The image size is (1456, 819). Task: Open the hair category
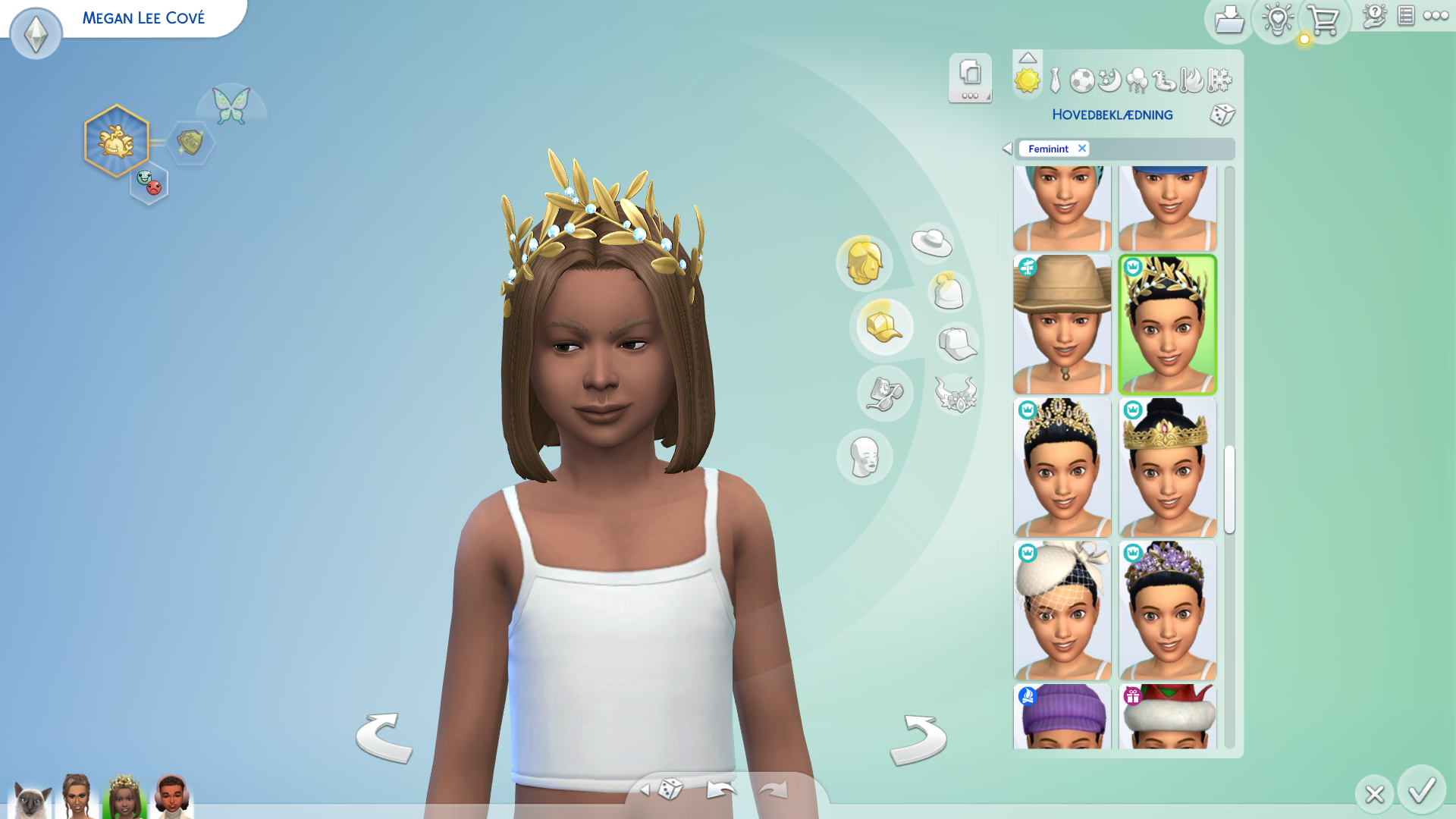(864, 263)
